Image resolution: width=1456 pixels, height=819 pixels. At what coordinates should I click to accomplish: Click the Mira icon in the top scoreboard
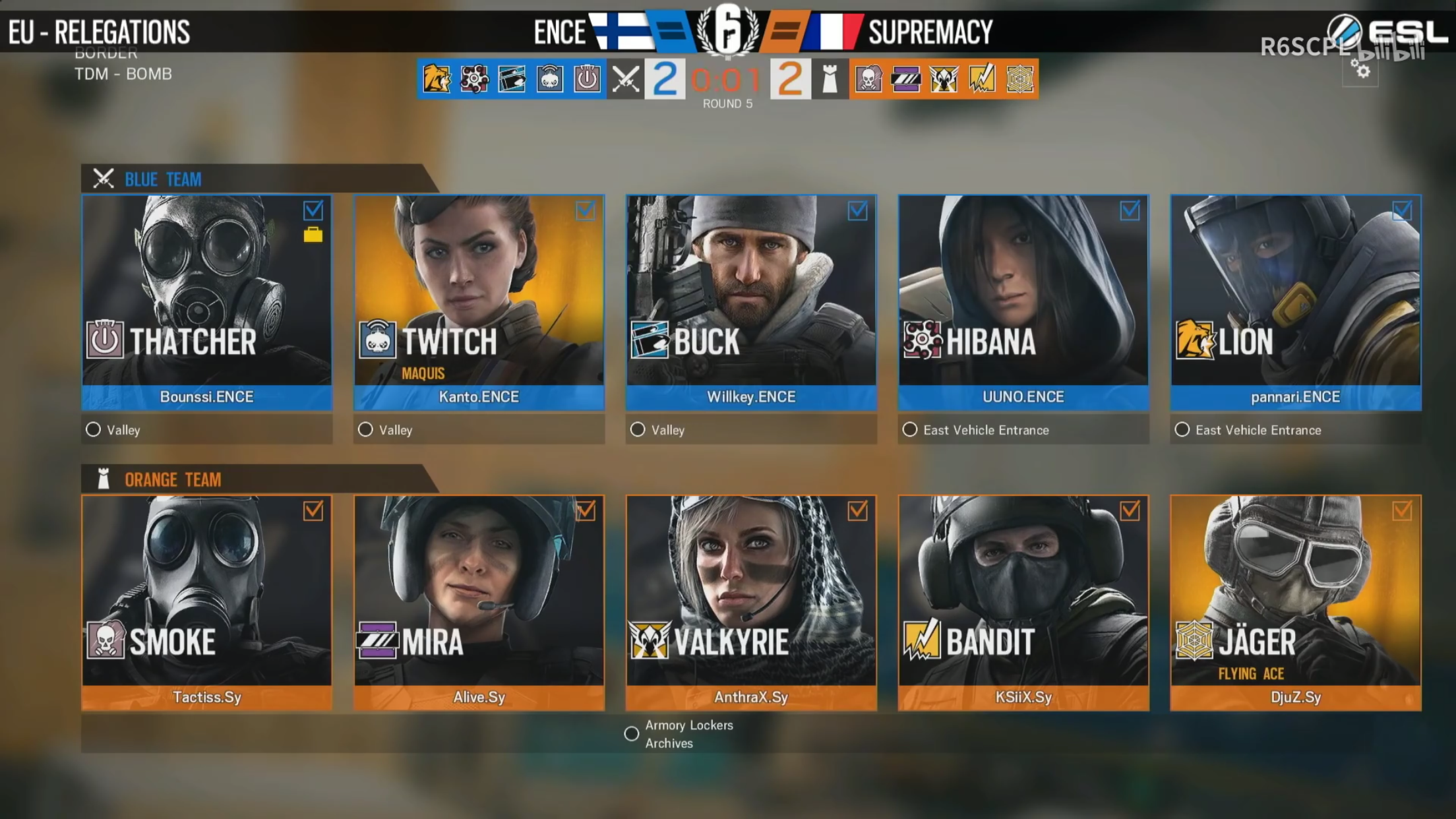pyautogui.click(x=906, y=79)
